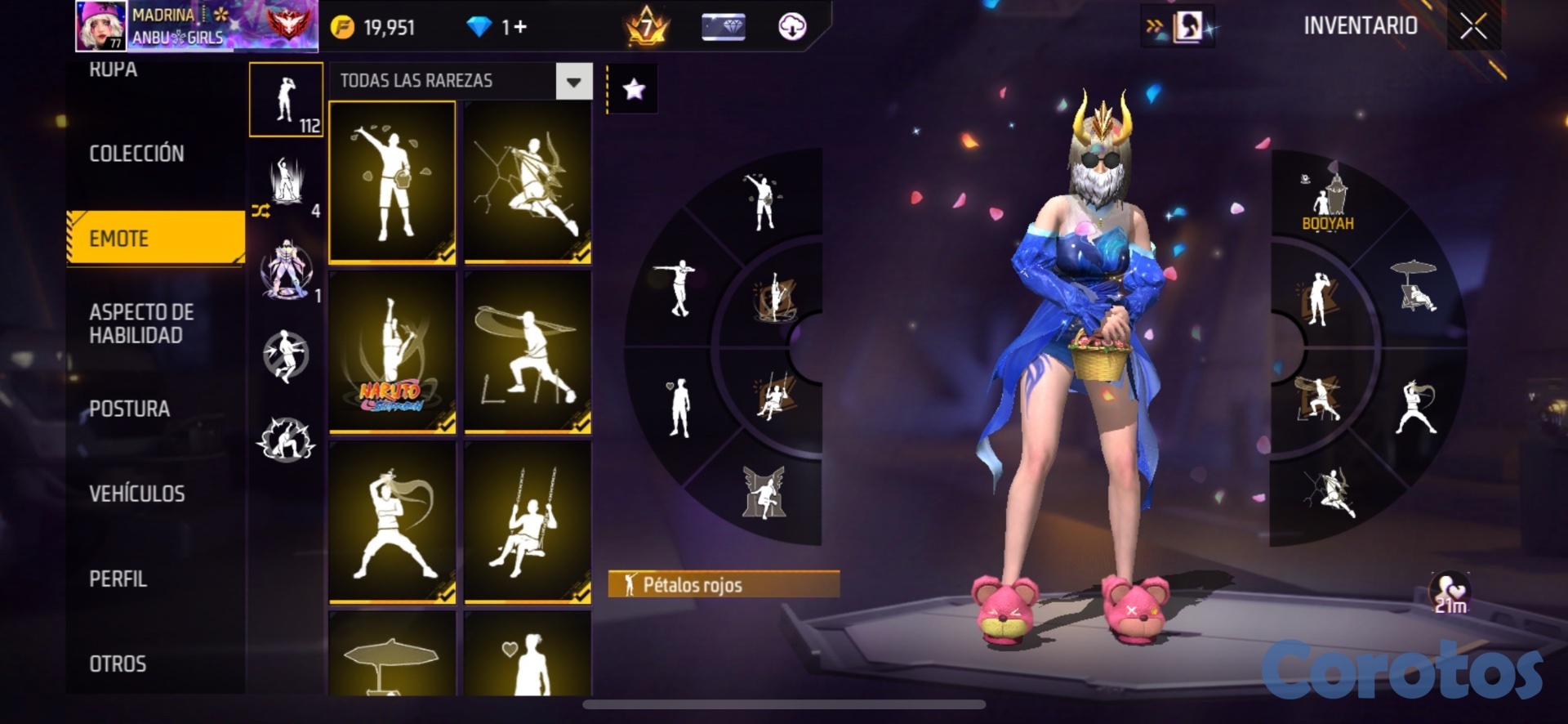Open Aspecto de Habilidad section
Image resolution: width=1568 pixels, height=724 pixels.
141,324
